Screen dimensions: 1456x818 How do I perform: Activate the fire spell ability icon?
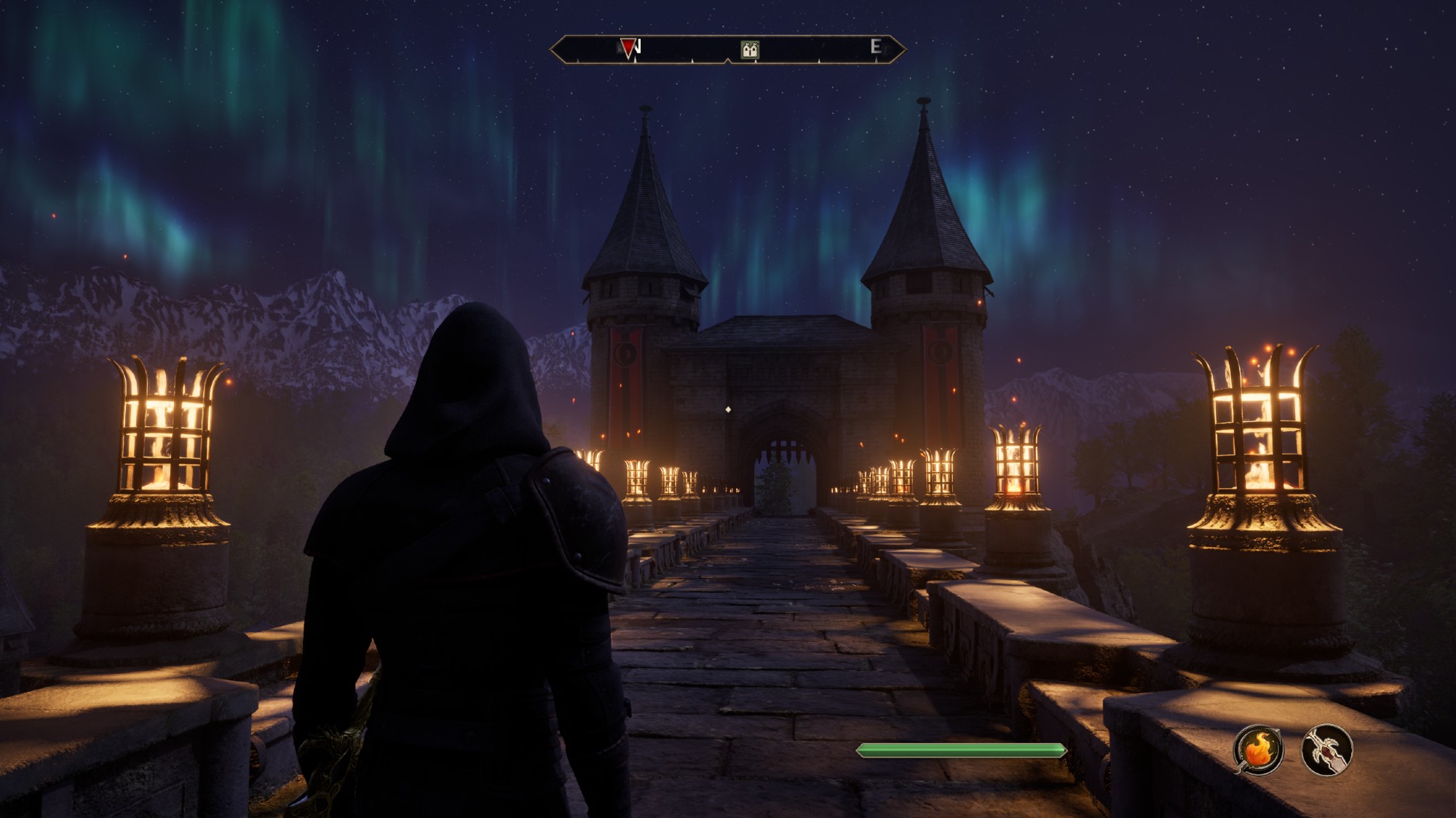(1258, 750)
